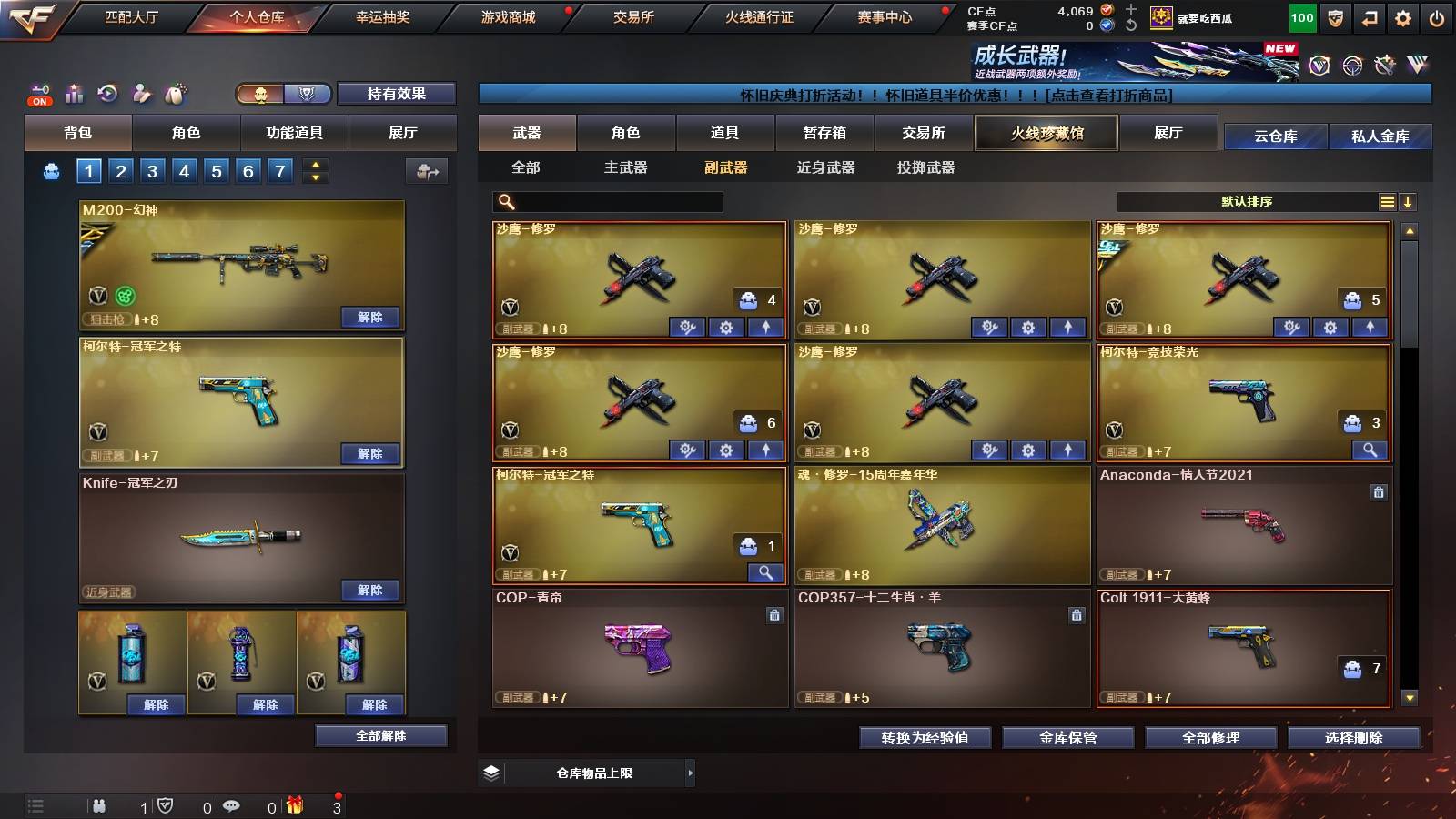Delete COP-青帝 using its trash icon
Screen dimensions: 1456x819
click(x=774, y=614)
